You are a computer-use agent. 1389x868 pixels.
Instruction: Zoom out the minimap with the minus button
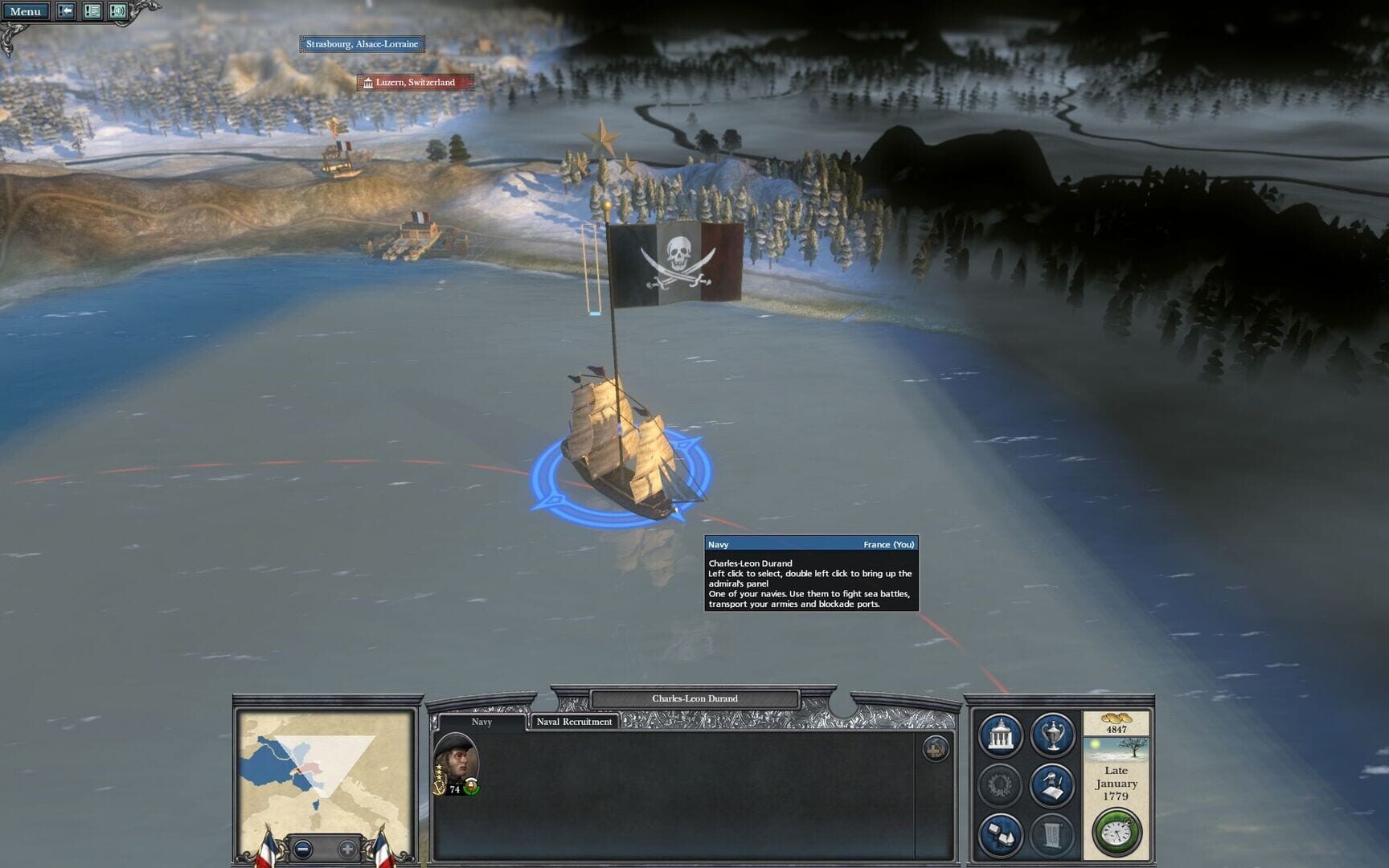305,848
